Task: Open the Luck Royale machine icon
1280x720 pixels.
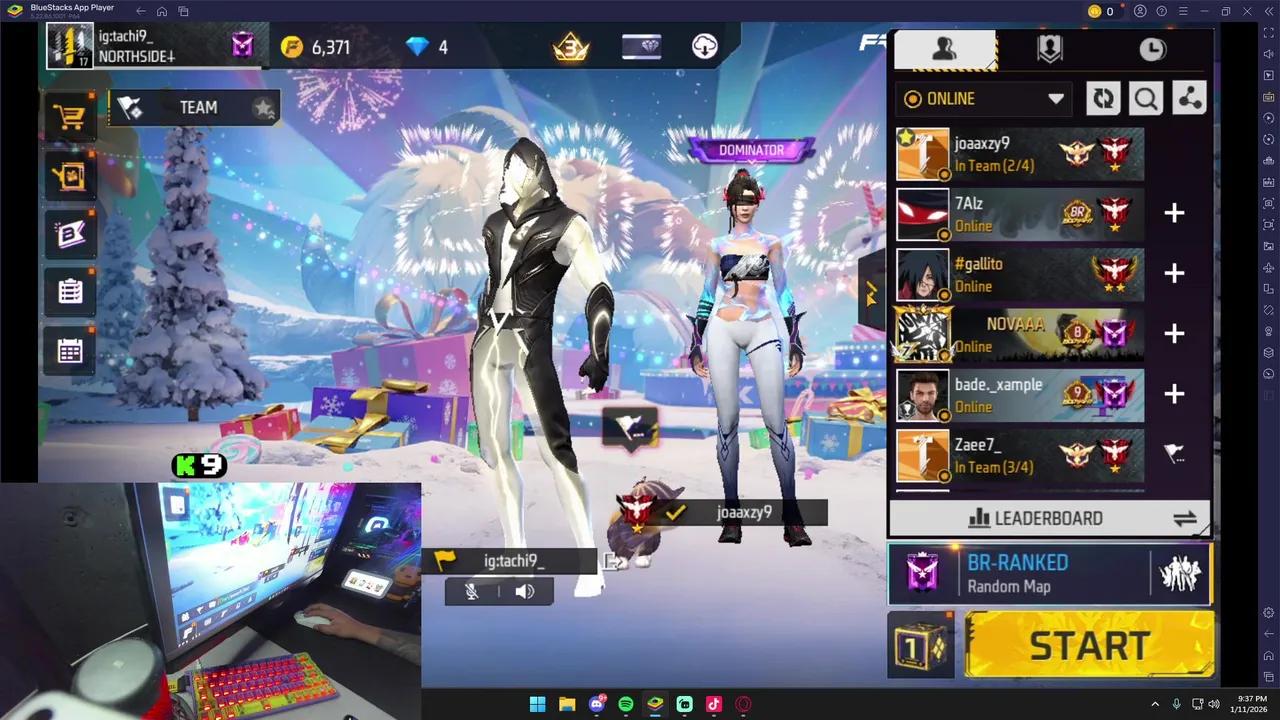Action: click(x=69, y=175)
